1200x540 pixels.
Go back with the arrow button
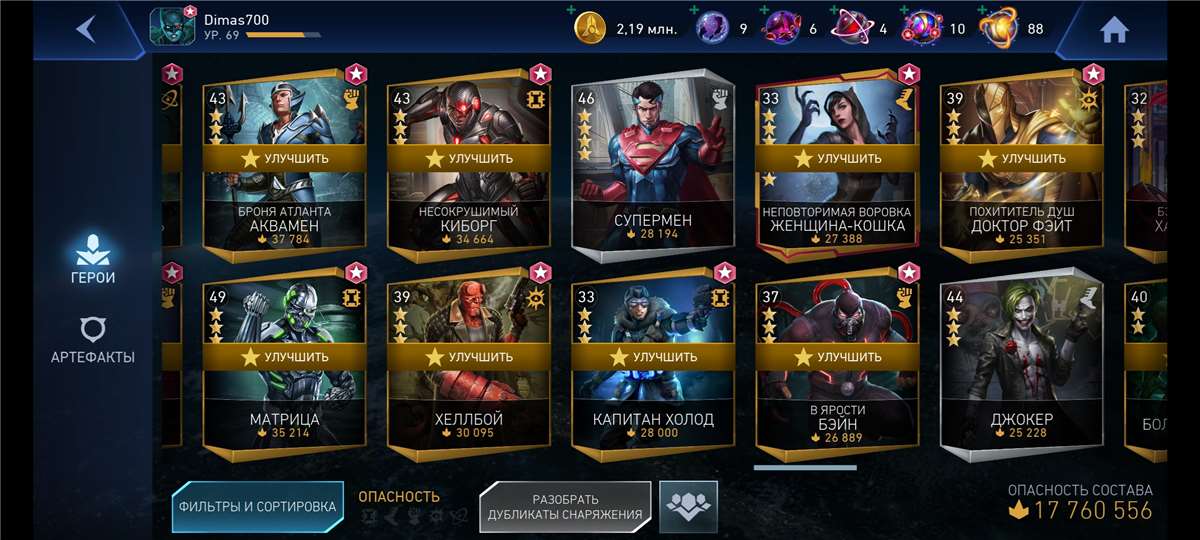(x=86, y=29)
